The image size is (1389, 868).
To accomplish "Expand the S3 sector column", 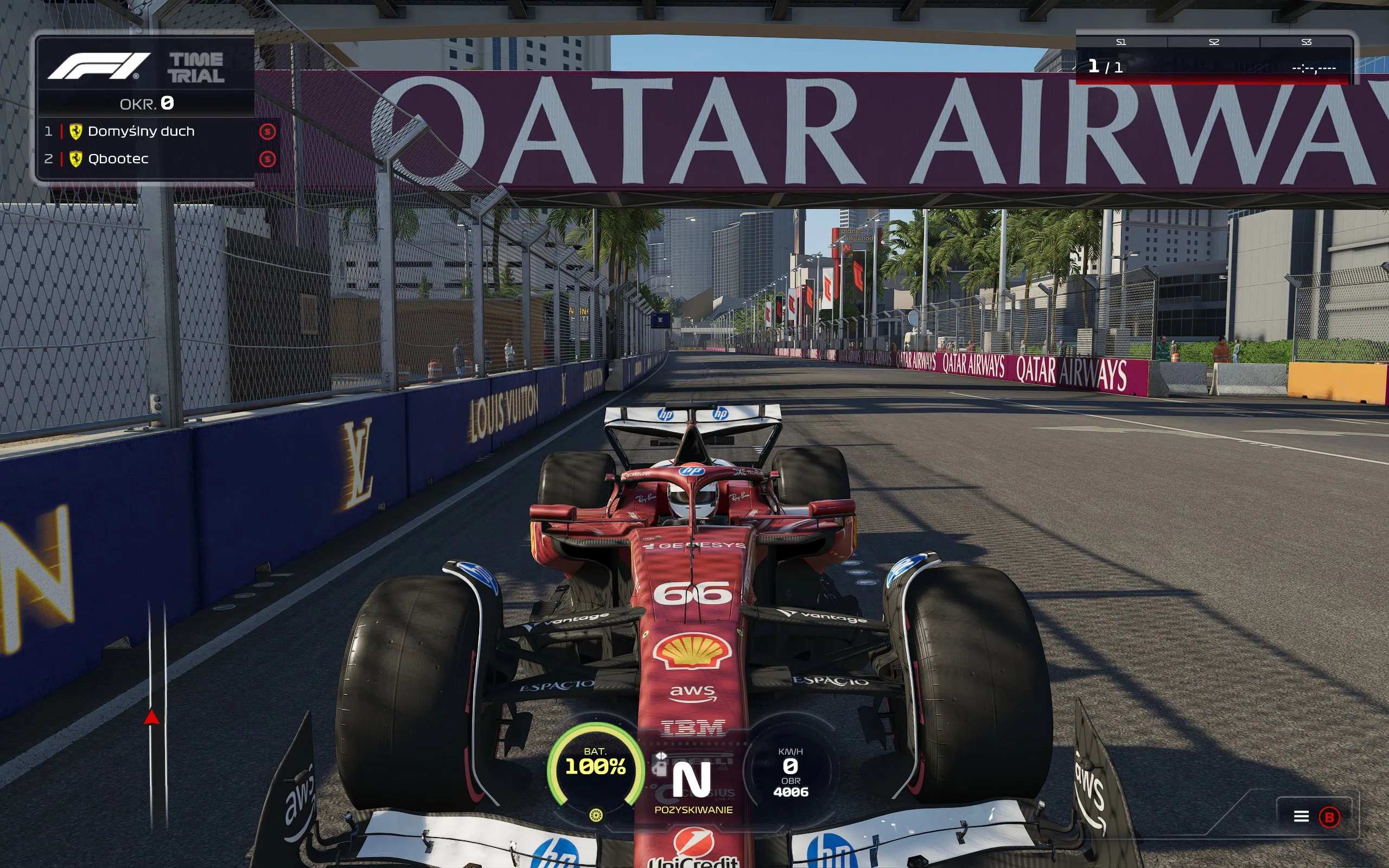I will coord(1308,42).
